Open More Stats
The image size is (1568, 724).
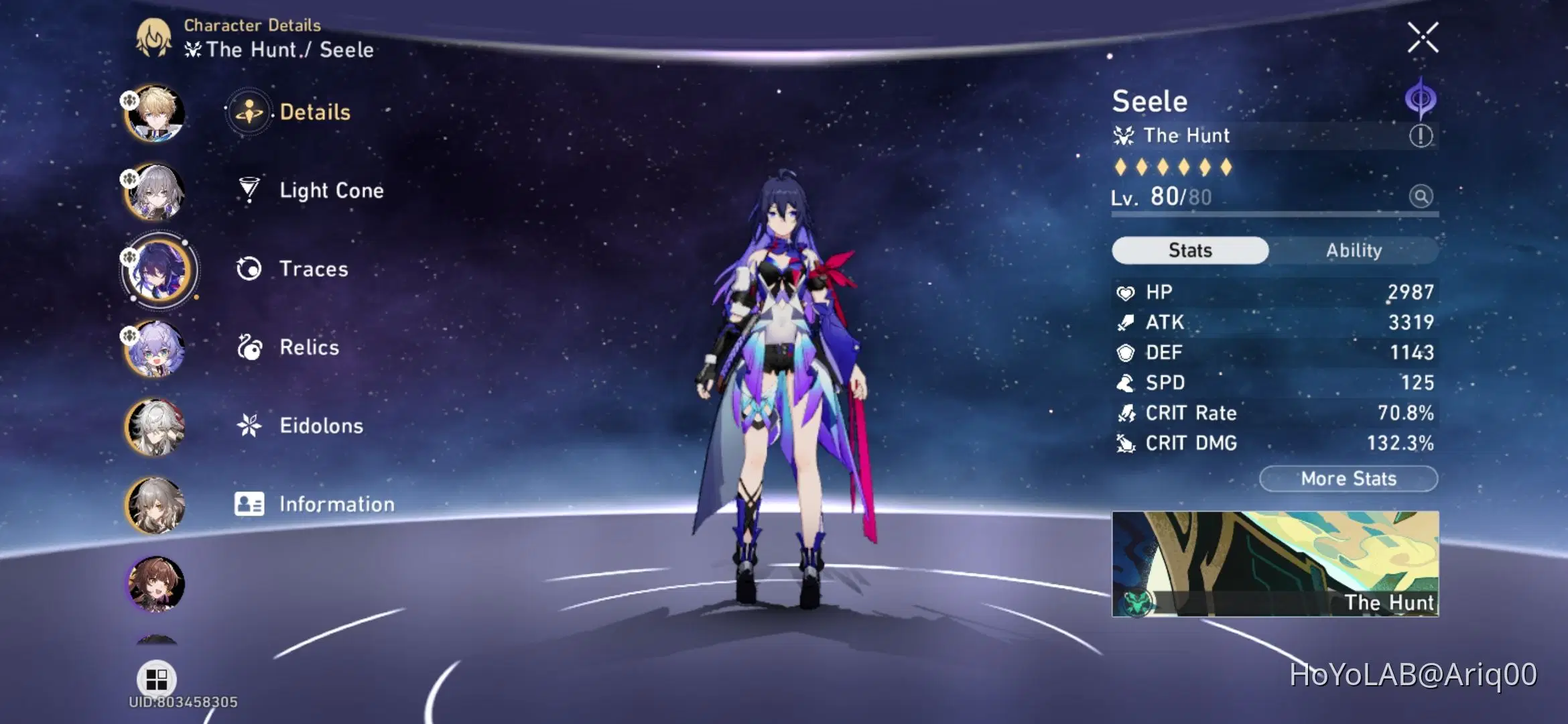pos(1348,478)
